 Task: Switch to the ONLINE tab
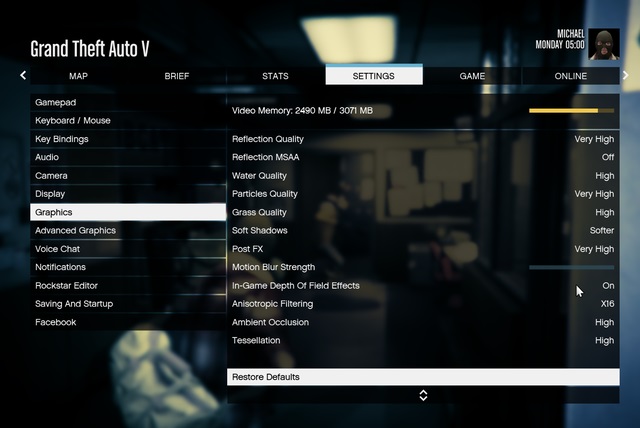pyautogui.click(x=571, y=76)
